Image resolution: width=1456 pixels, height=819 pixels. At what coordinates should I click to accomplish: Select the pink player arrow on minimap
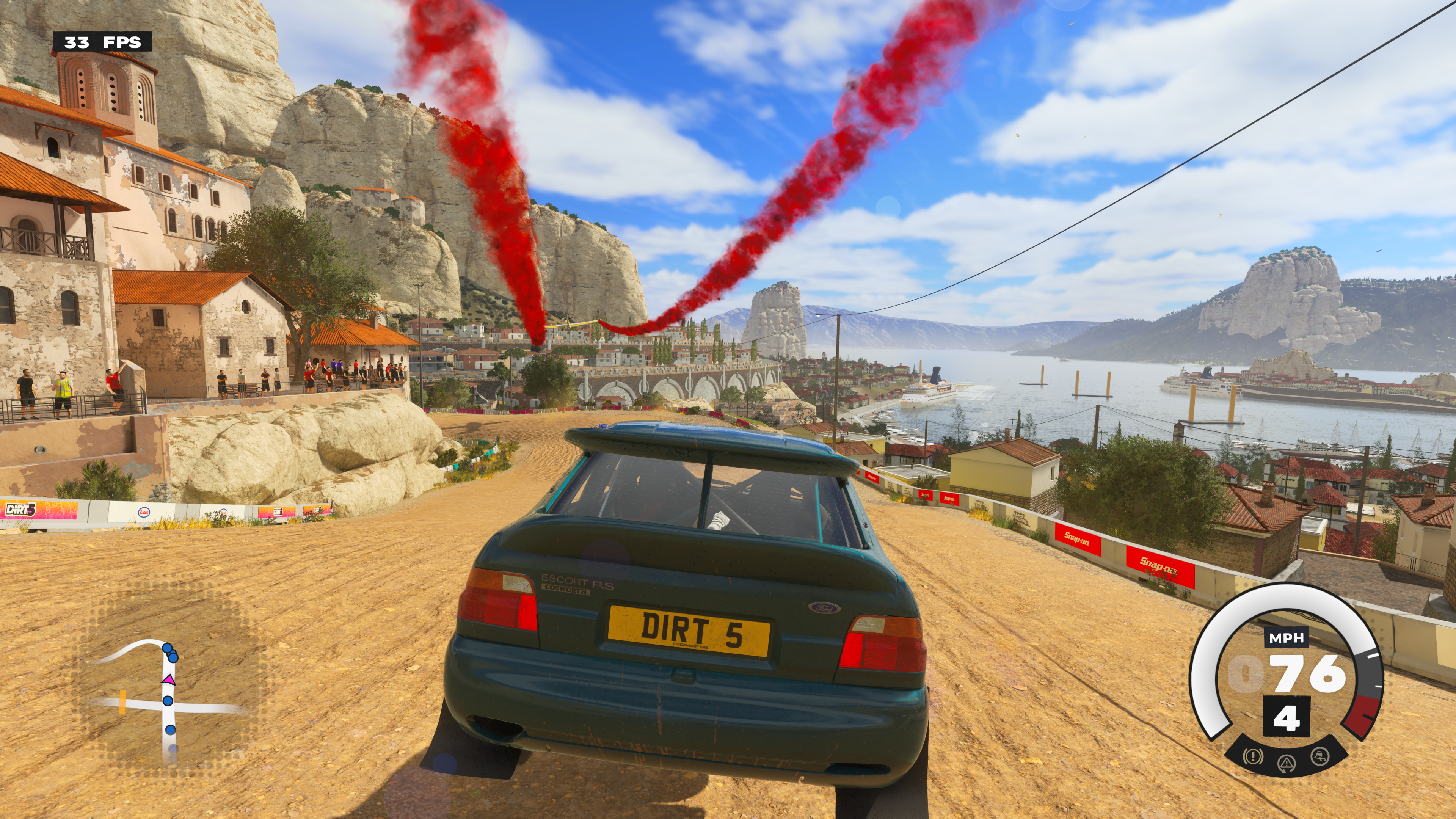tap(168, 680)
